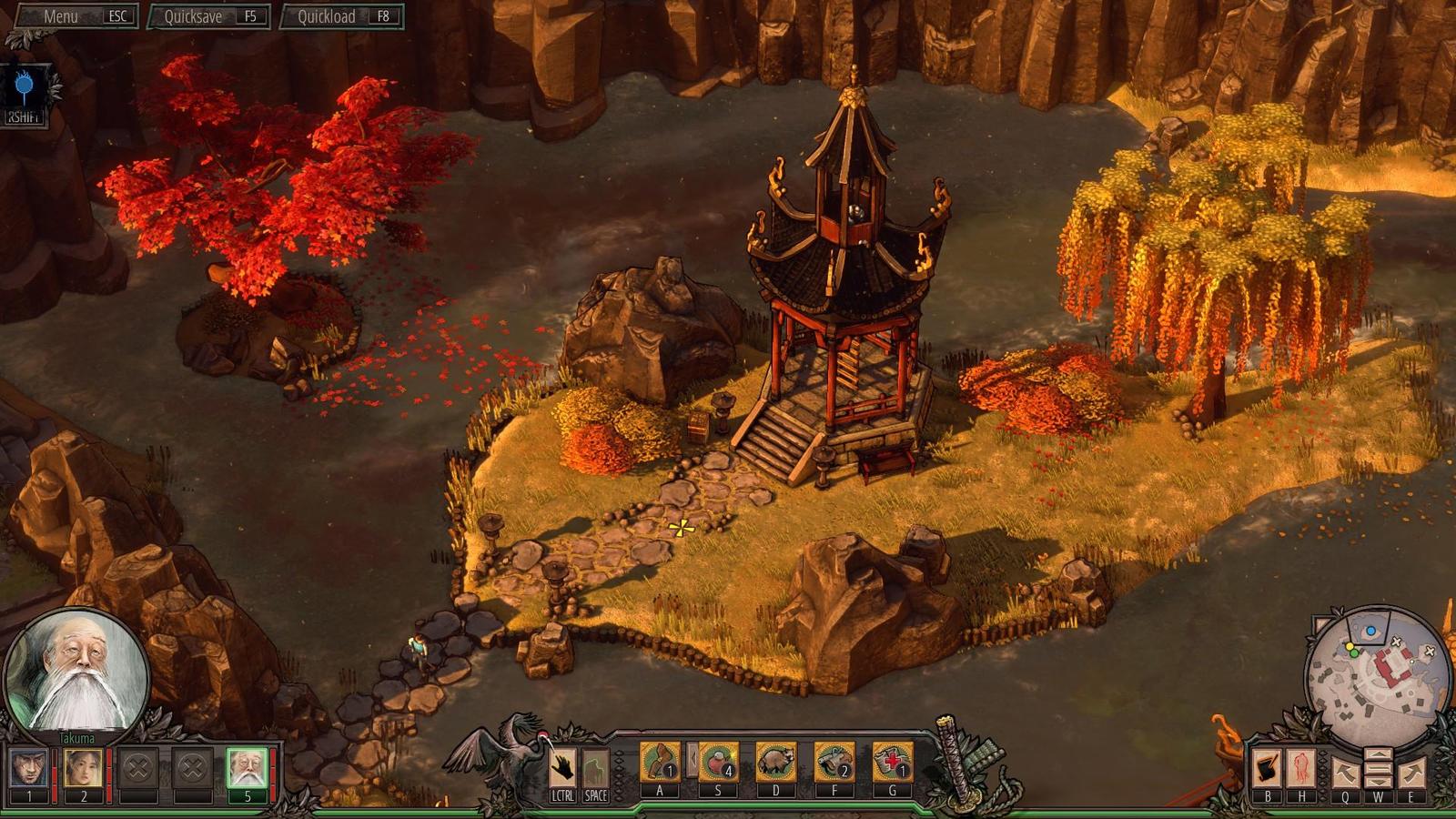Rotate camera with the left arrow button
The height and width of the screenshot is (819, 1456).
tap(1345, 773)
